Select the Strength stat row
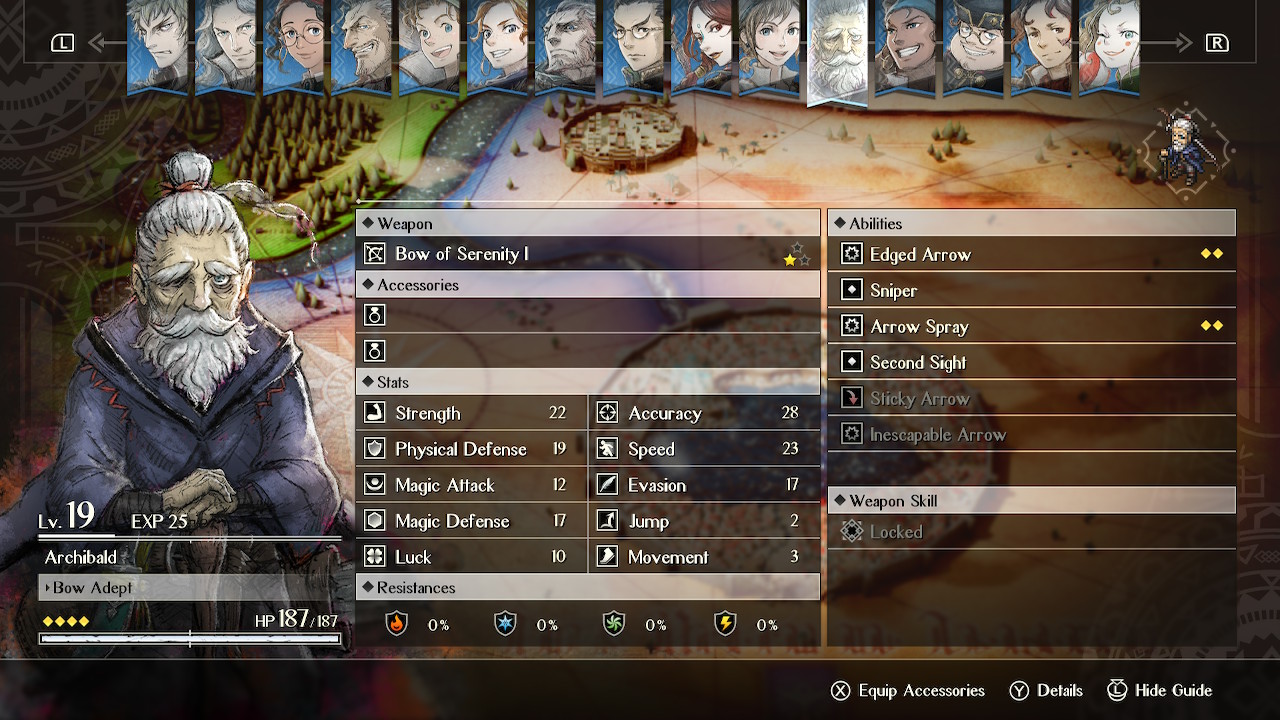The image size is (1280, 720). [471, 413]
